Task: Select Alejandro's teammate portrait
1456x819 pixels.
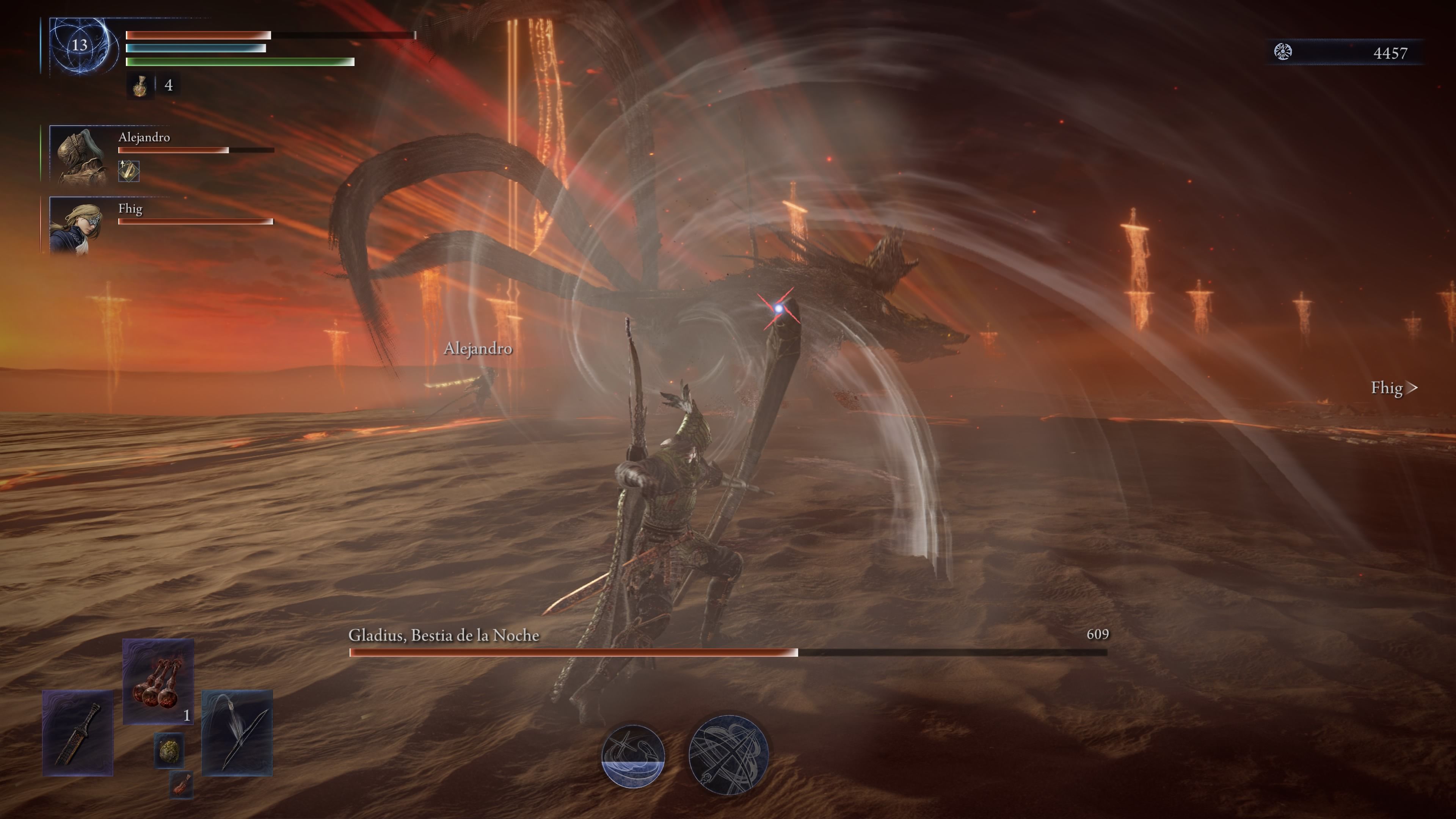Action: click(80, 154)
